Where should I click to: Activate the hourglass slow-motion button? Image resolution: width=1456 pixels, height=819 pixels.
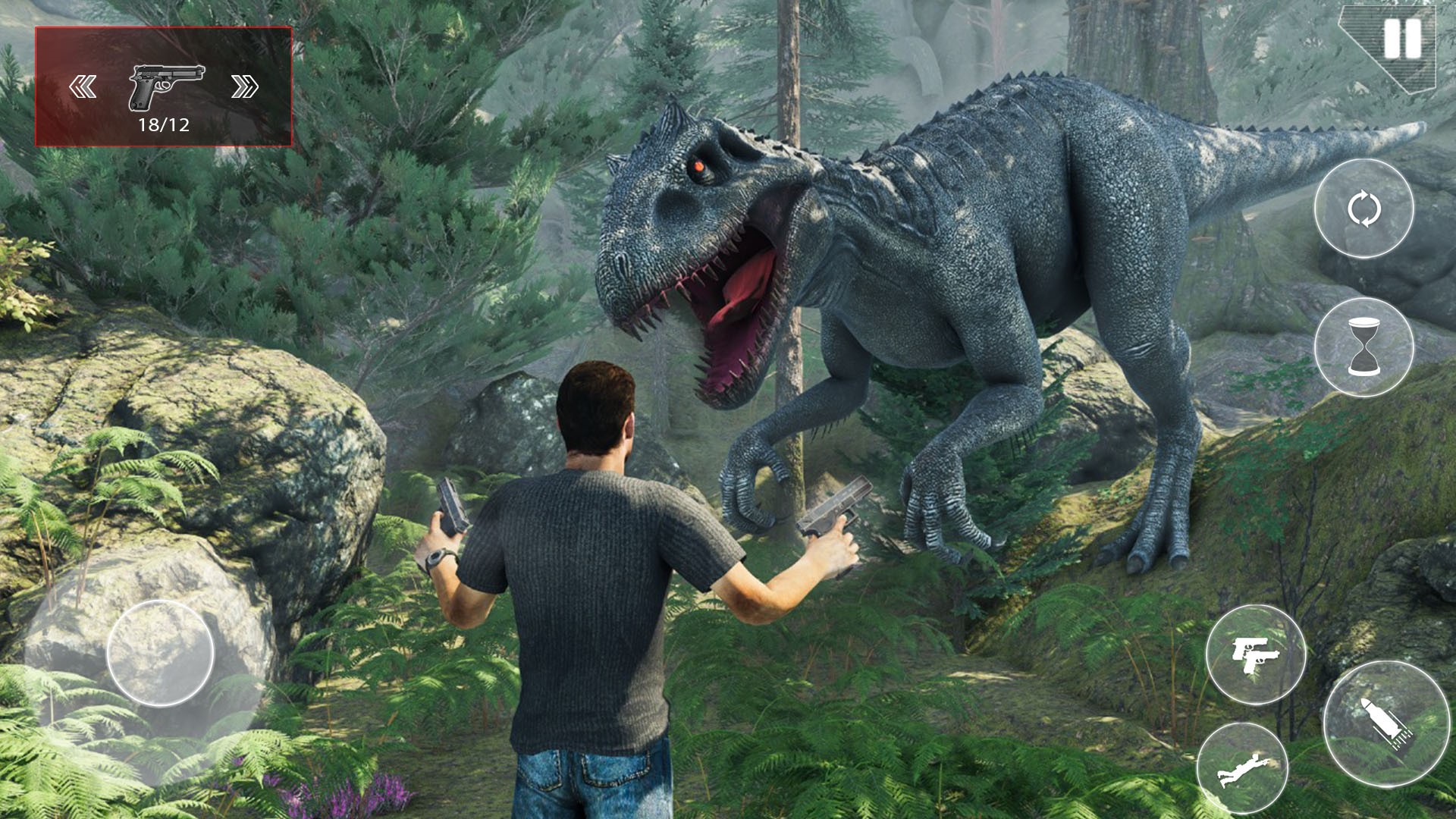(x=1363, y=347)
